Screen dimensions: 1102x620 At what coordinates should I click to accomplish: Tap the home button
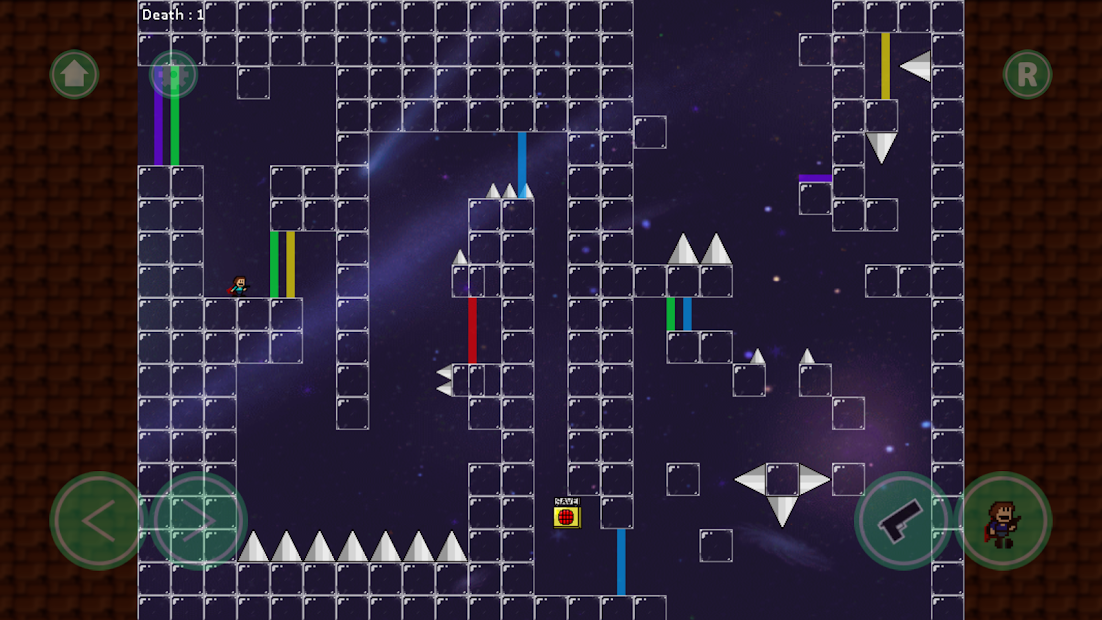(75, 74)
